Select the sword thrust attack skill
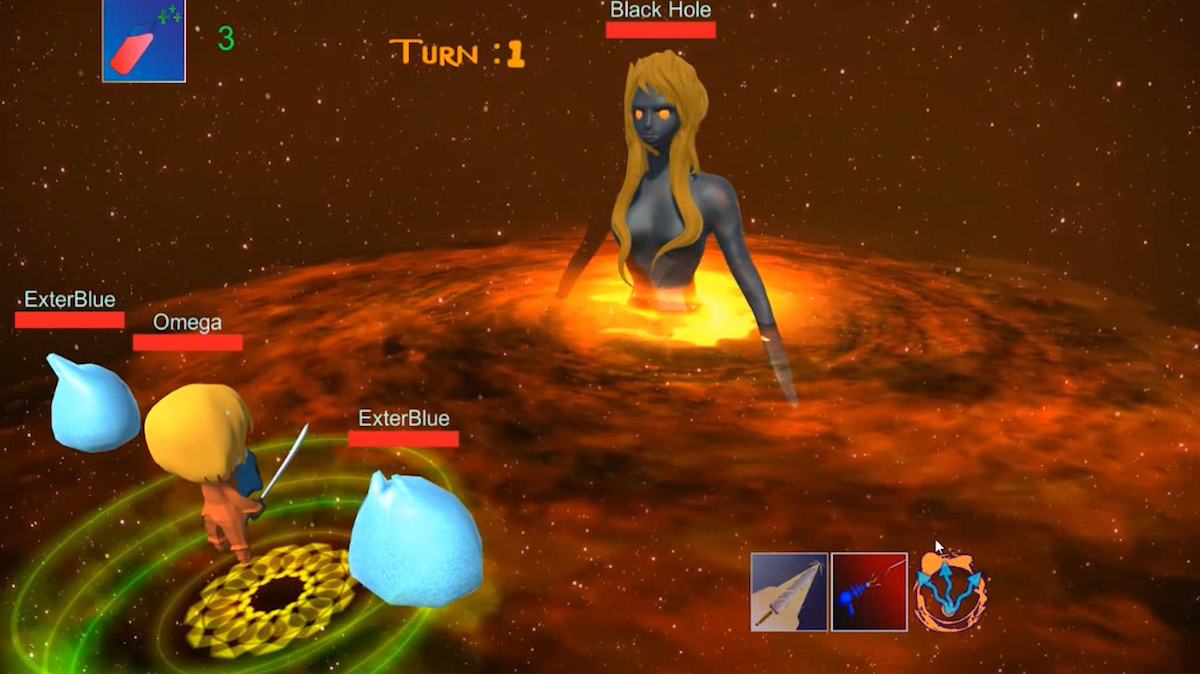This screenshot has height=674, width=1200. [x=789, y=592]
